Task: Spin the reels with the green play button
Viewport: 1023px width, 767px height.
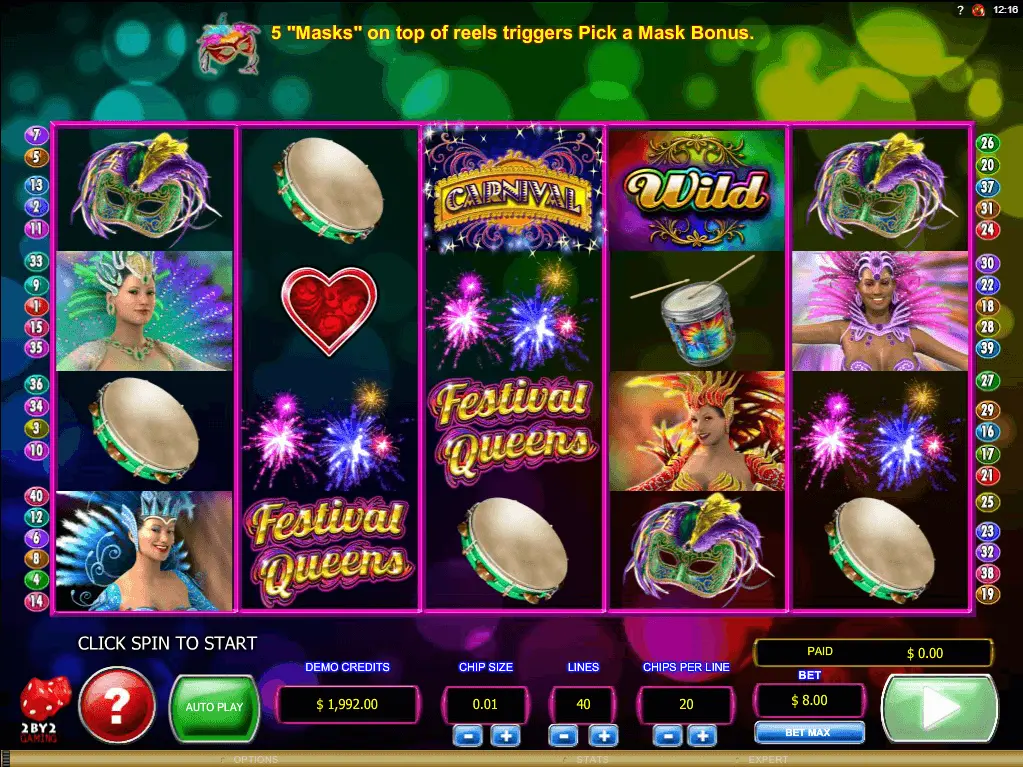Action: (938, 709)
